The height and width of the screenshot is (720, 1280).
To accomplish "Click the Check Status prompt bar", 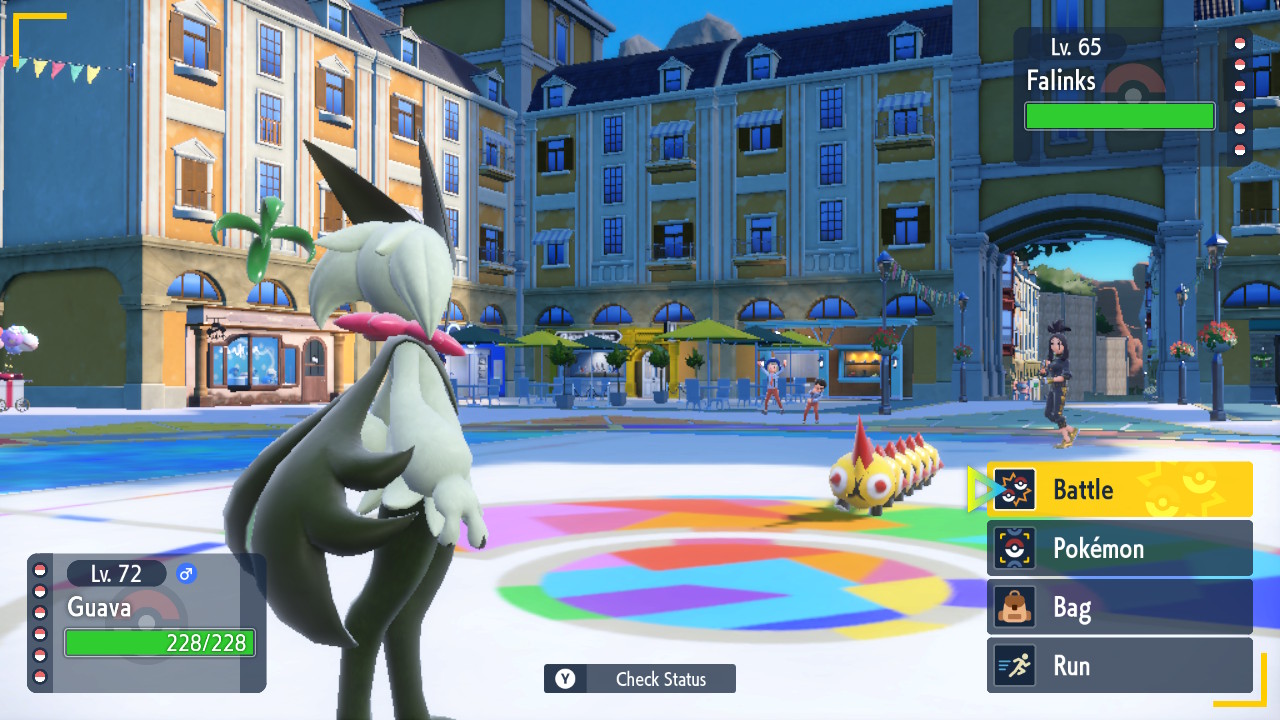I will pyautogui.click(x=640, y=679).
